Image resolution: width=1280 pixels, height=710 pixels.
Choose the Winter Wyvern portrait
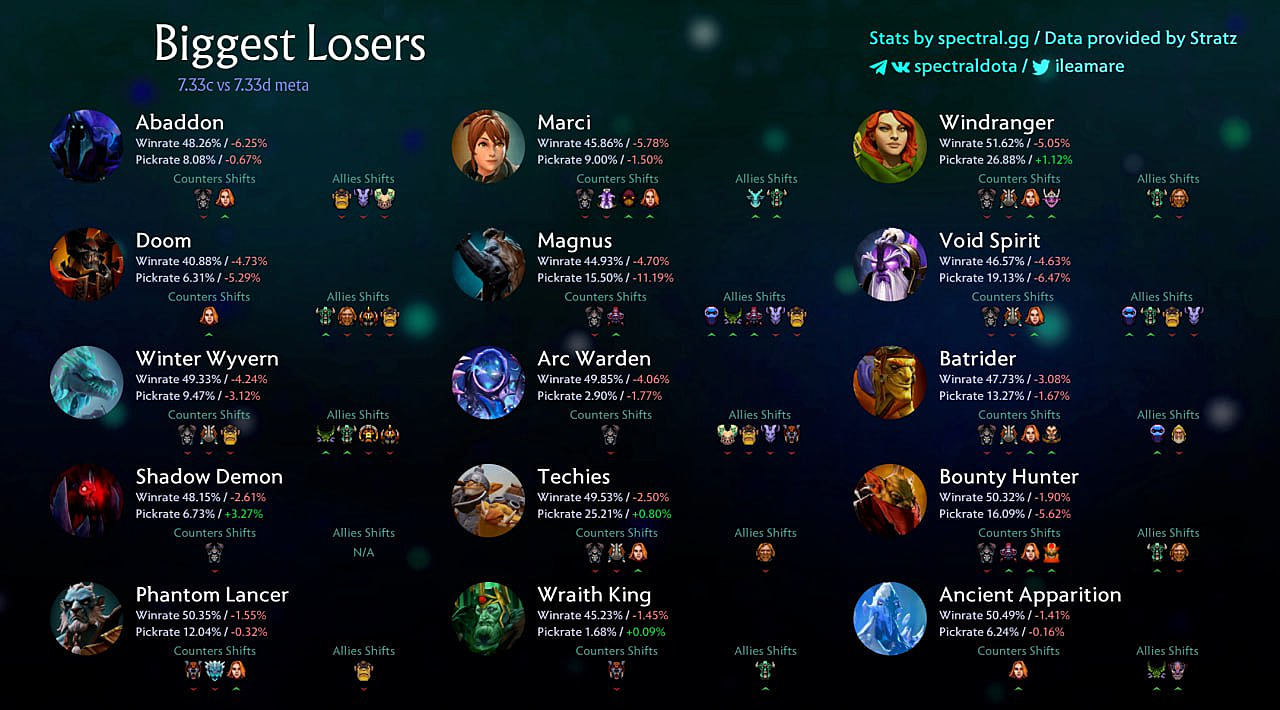pyautogui.click(x=86, y=382)
